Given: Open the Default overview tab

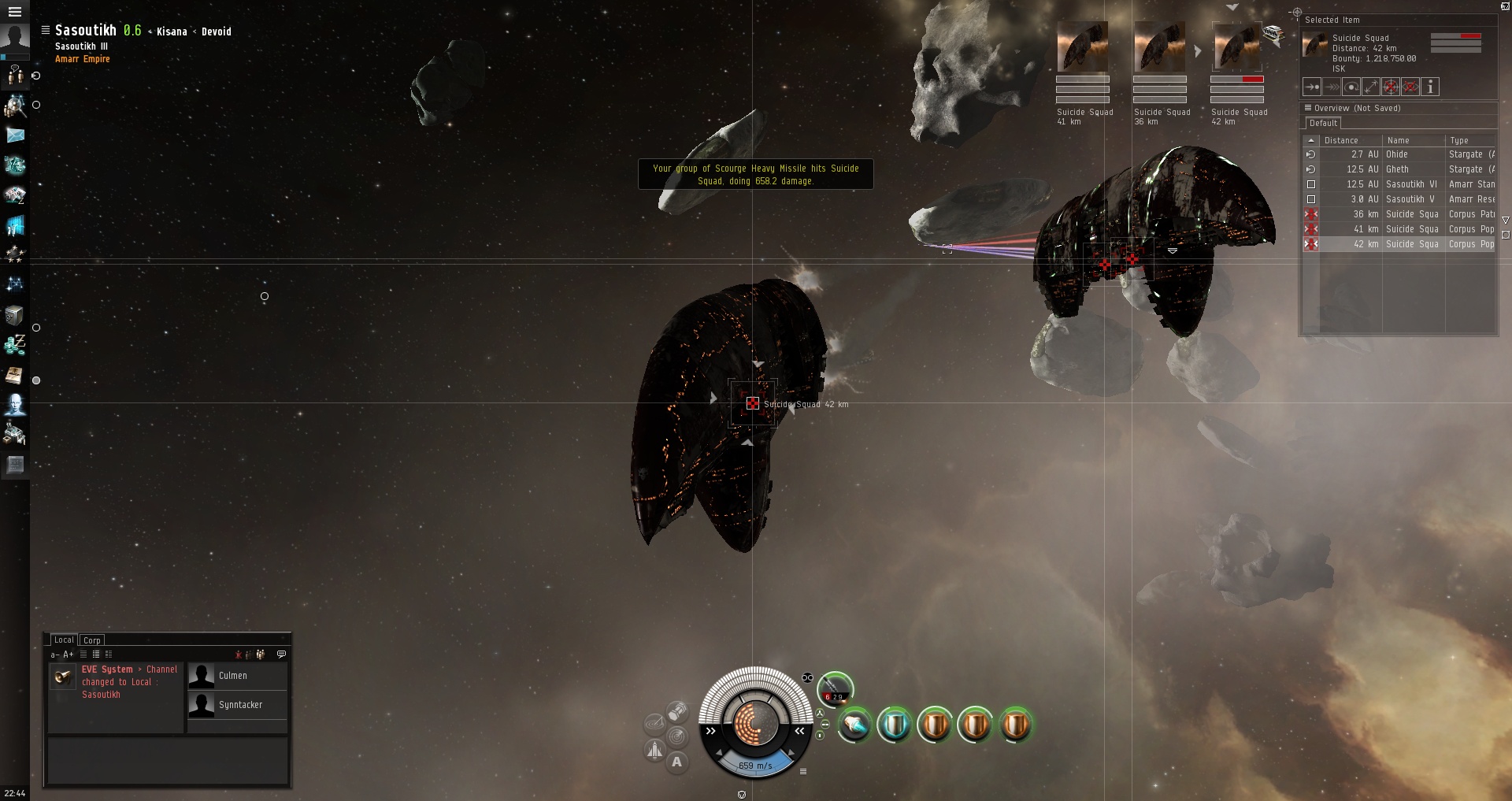Looking at the screenshot, I should click(x=1323, y=124).
